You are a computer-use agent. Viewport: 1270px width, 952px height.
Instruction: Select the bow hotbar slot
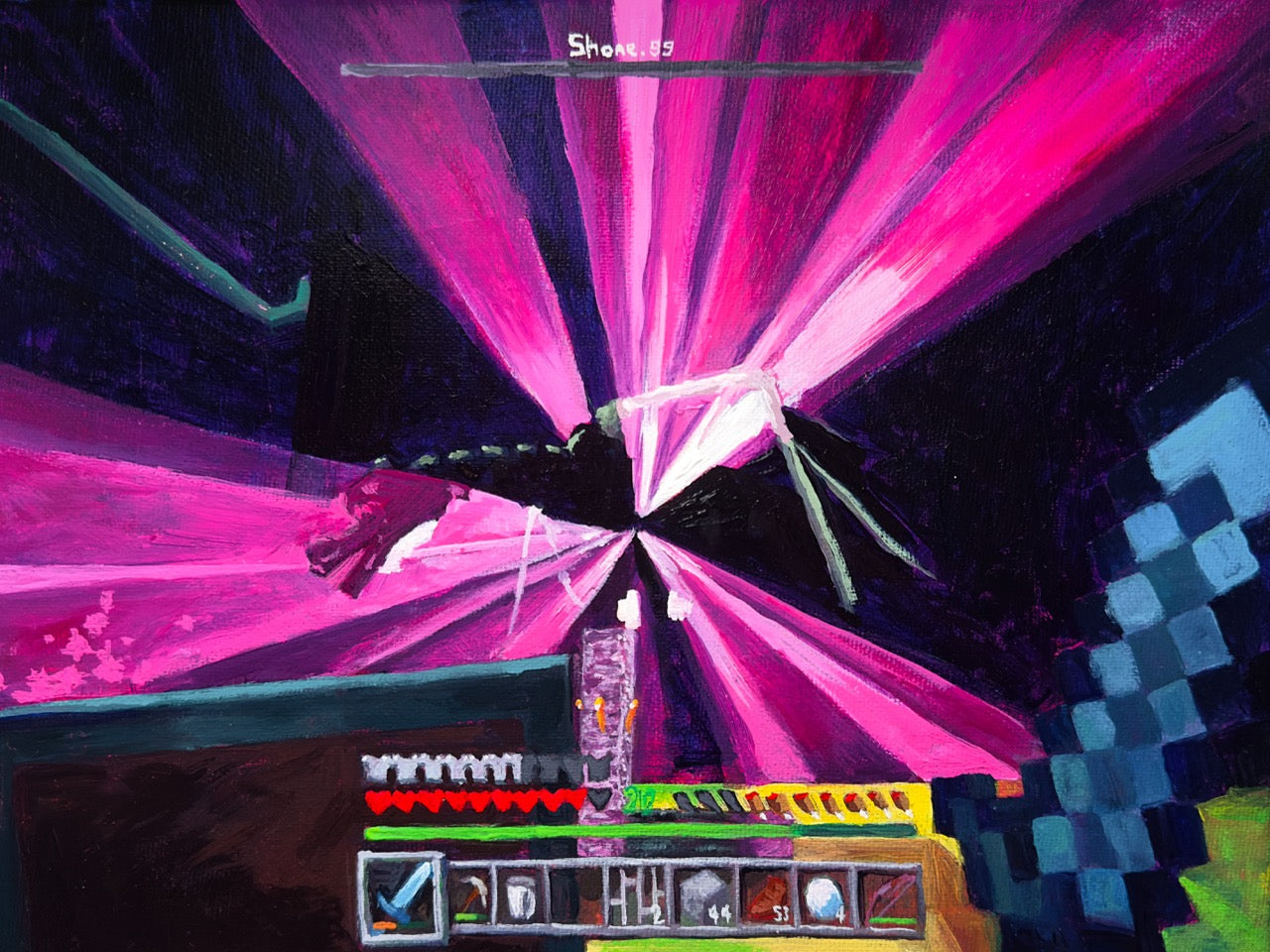[x=891, y=895]
